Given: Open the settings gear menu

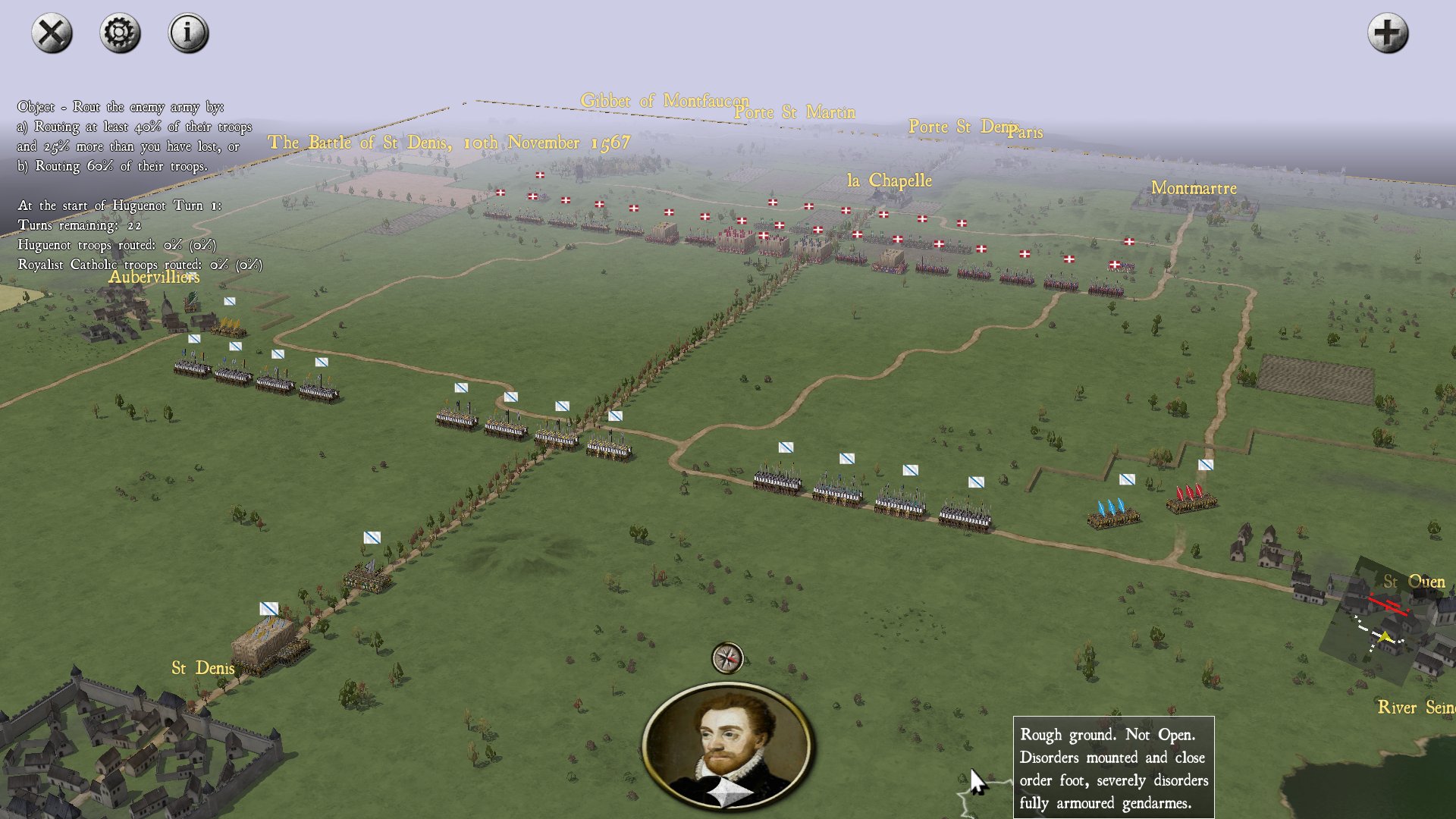Looking at the screenshot, I should pos(120,33).
